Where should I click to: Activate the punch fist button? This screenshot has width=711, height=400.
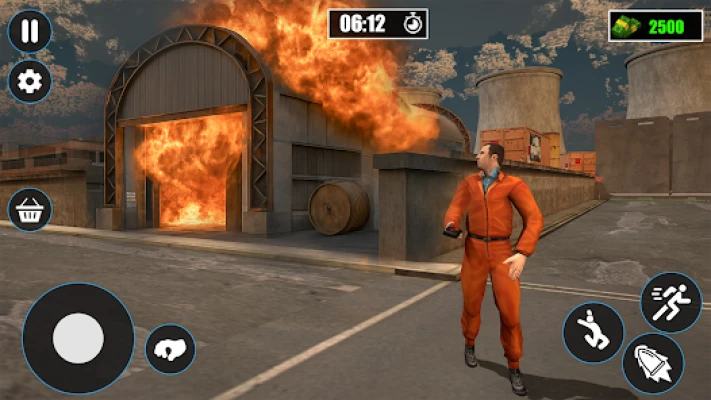coord(170,349)
